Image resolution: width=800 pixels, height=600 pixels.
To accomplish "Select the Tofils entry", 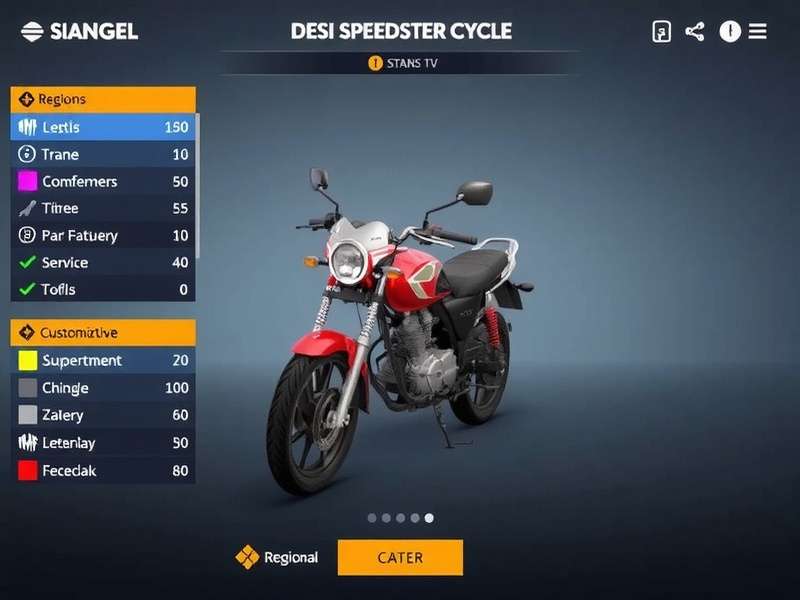I will (x=103, y=289).
